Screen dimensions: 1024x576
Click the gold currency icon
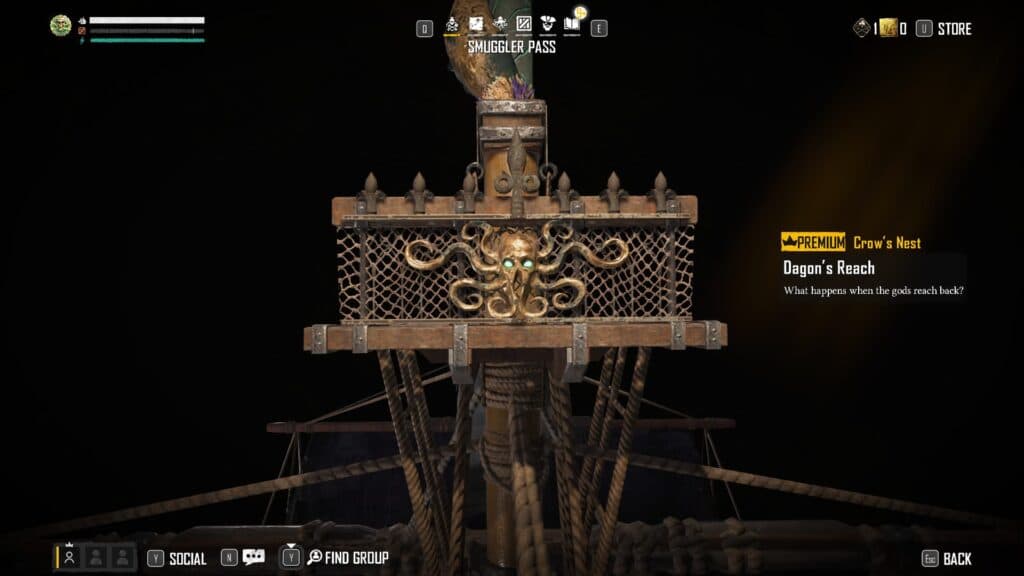point(888,29)
